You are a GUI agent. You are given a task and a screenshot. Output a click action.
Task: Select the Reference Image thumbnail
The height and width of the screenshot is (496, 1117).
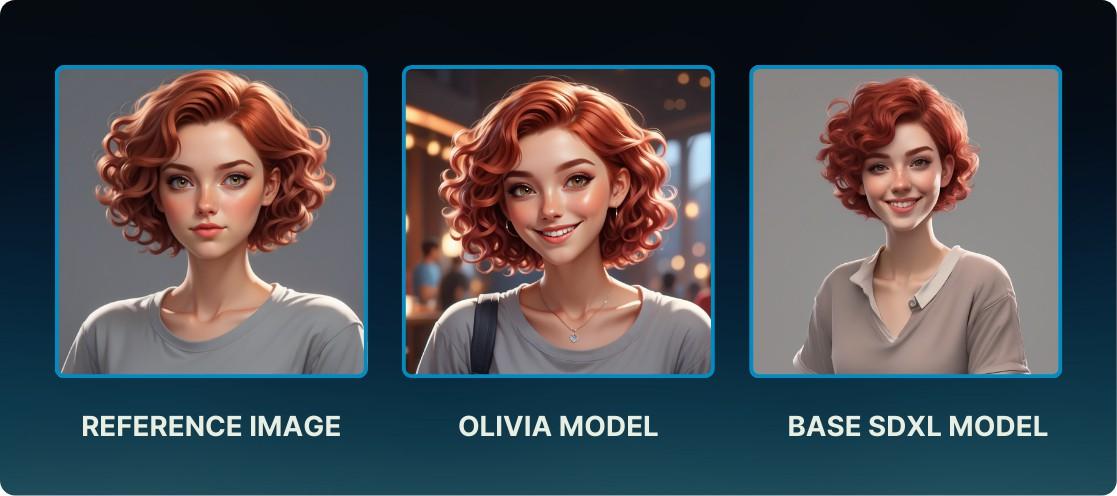tap(211, 221)
